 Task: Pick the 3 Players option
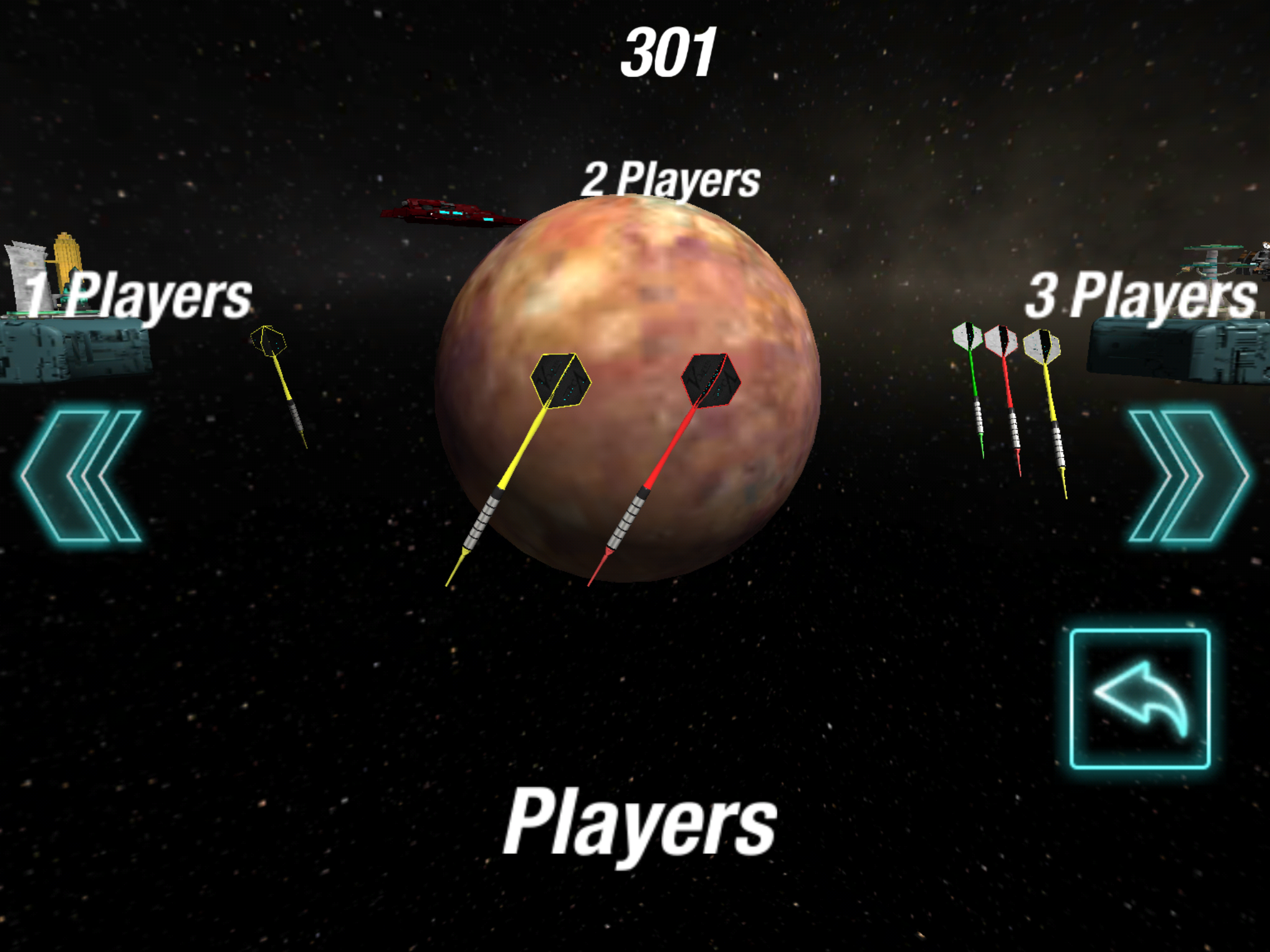click(1140, 297)
